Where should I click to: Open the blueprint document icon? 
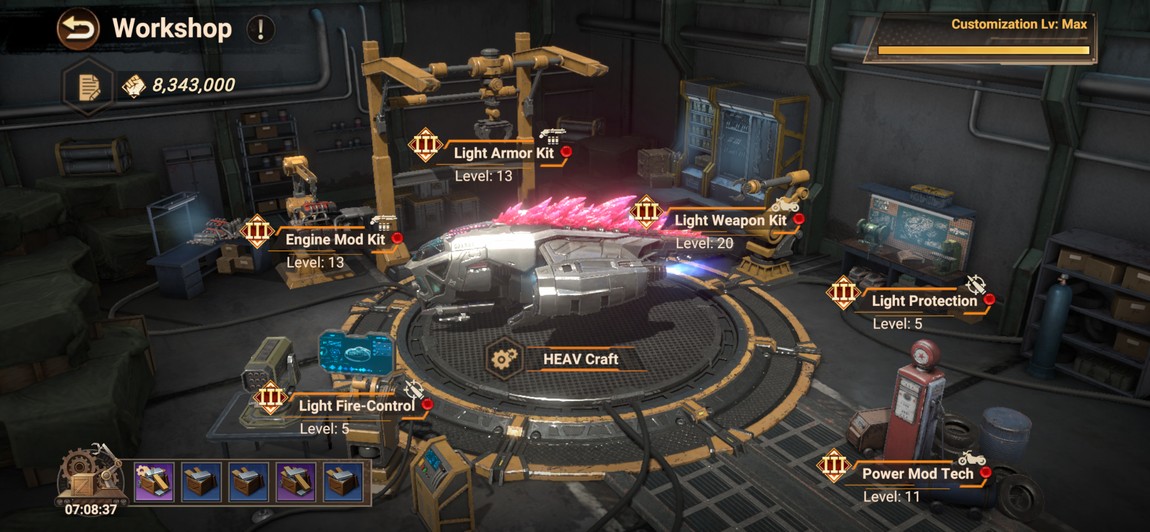(89, 86)
